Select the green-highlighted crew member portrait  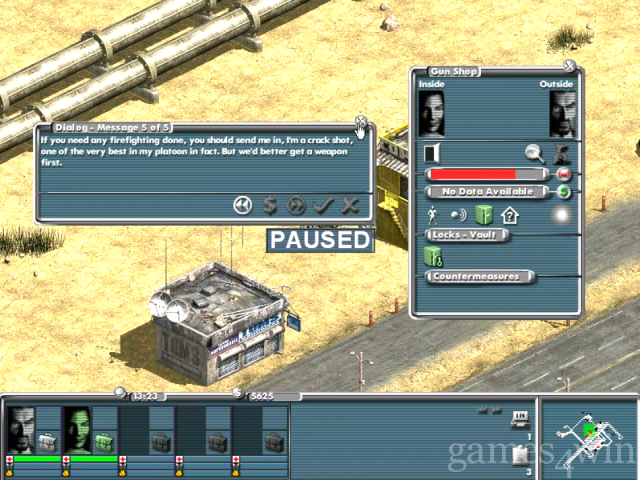click(78, 430)
